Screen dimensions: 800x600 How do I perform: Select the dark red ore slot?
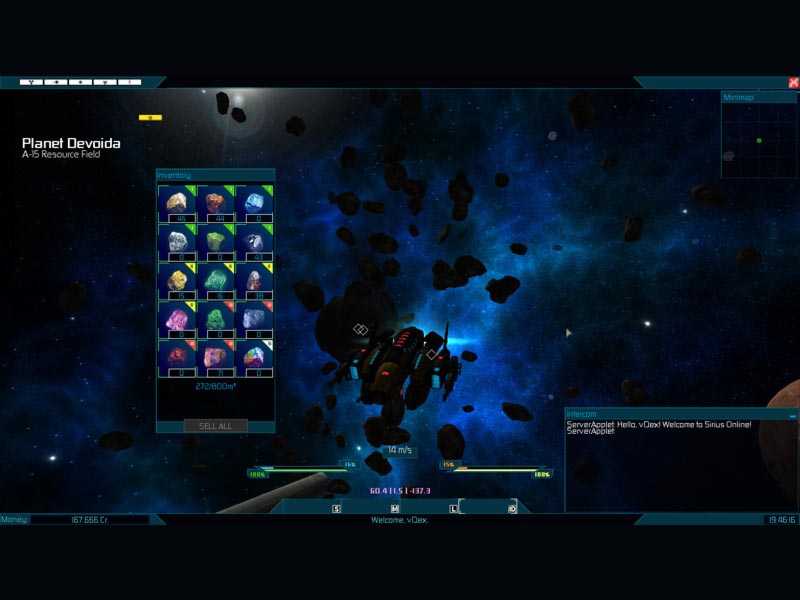click(x=180, y=359)
